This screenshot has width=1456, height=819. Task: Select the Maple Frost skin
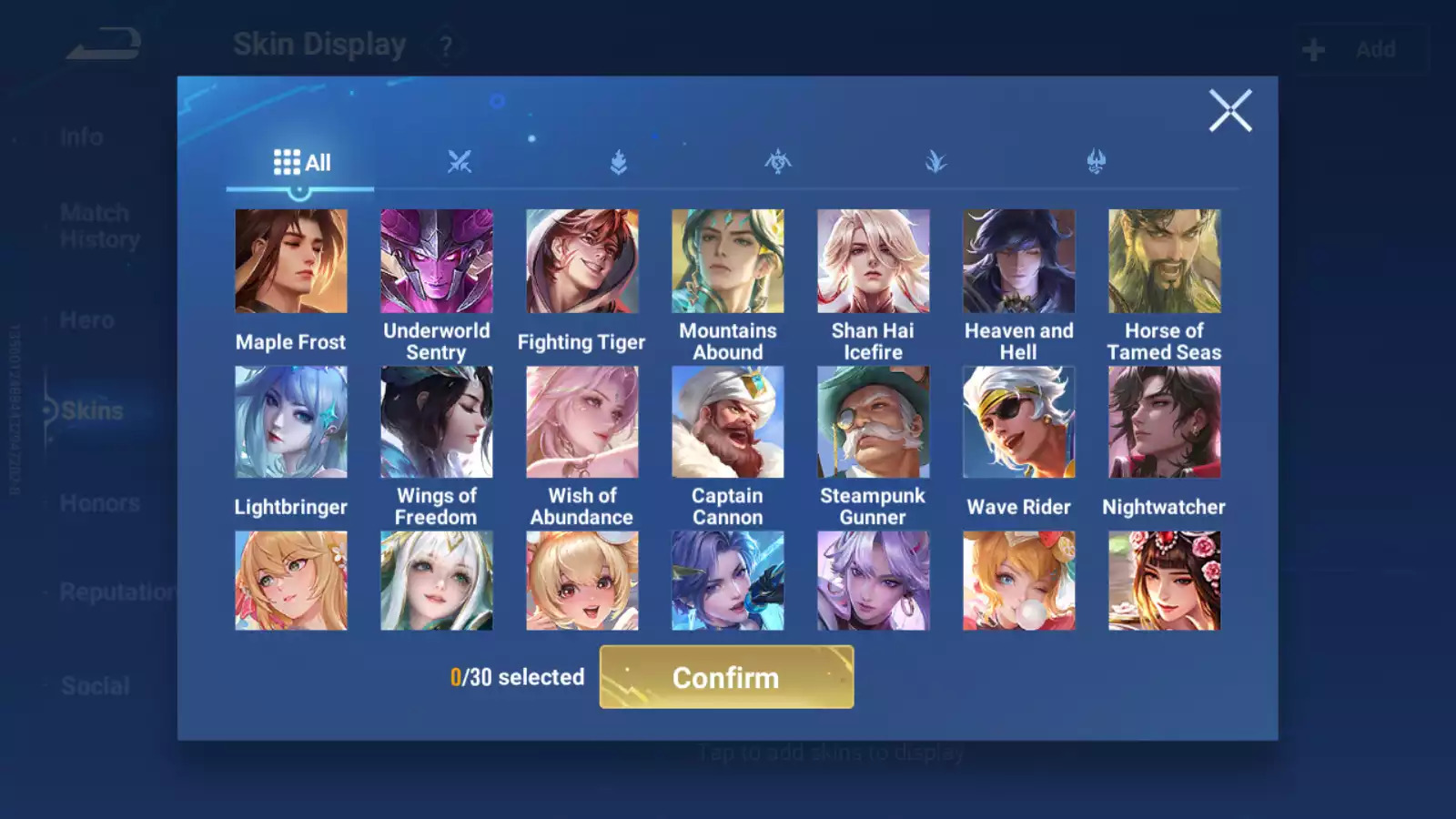(x=291, y=261)
